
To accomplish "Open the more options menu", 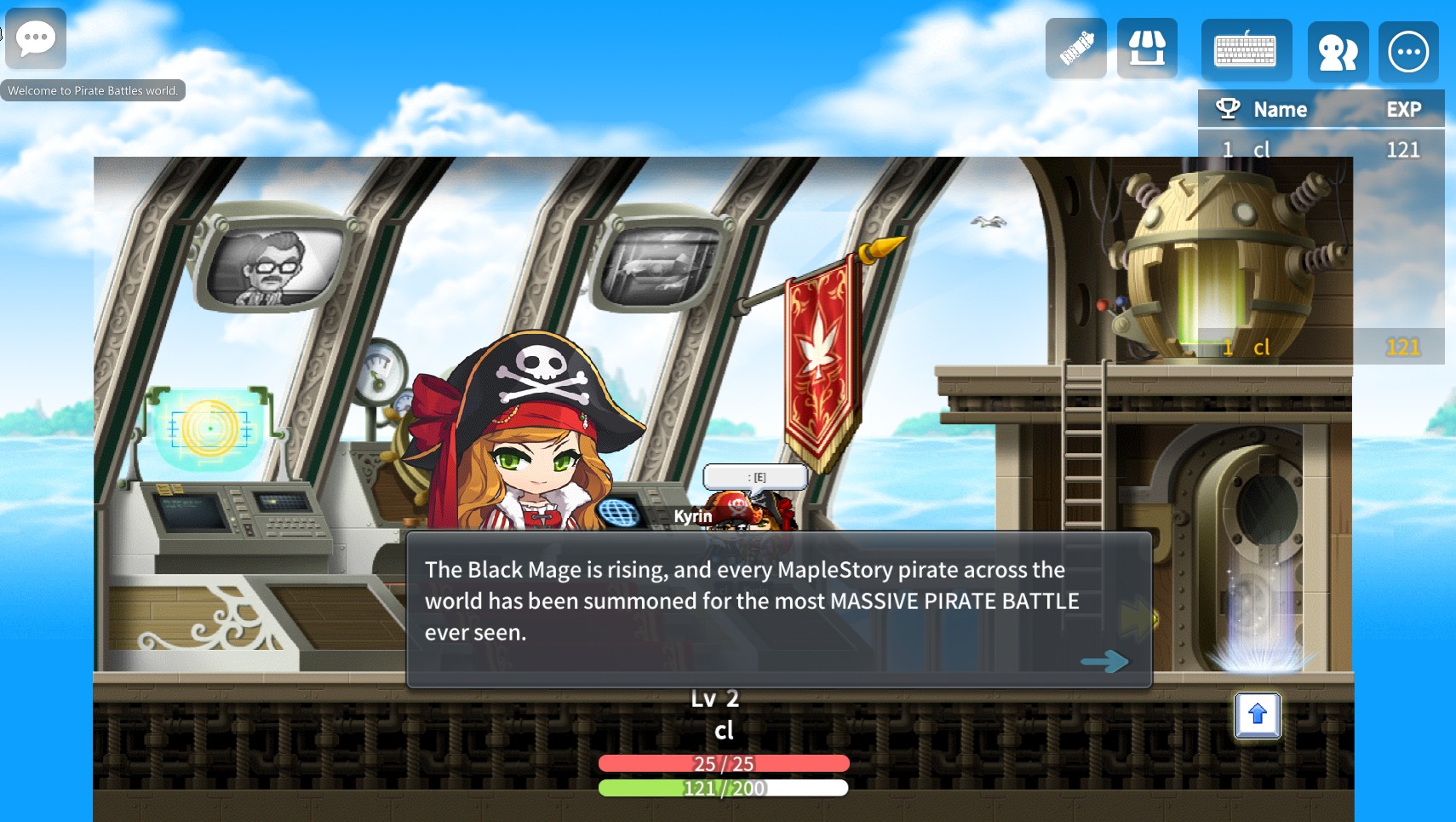I will pos(1408,52).
